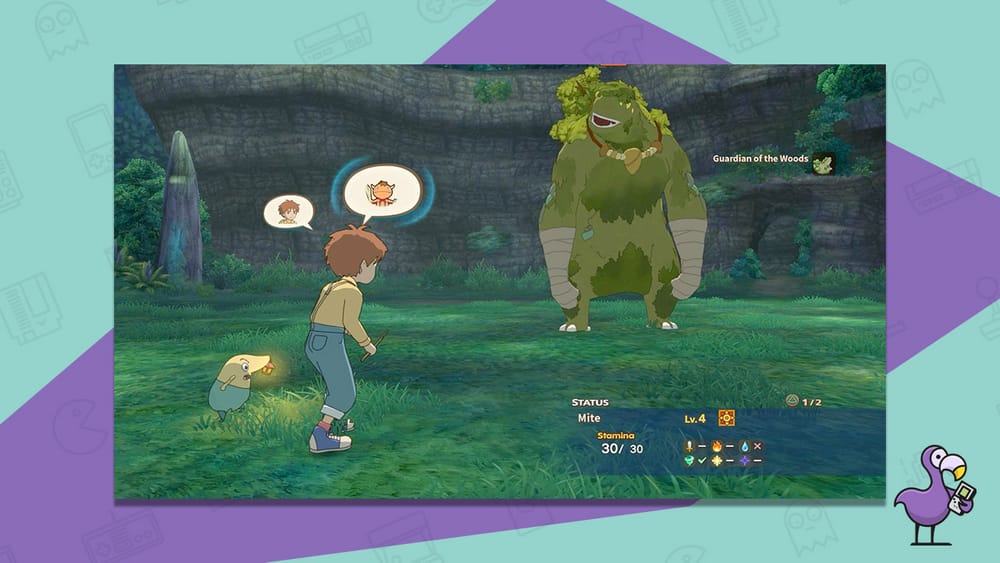Click the water droplet resistance icon
Screen dimensions: 1000x563
(x=744, y=445)
